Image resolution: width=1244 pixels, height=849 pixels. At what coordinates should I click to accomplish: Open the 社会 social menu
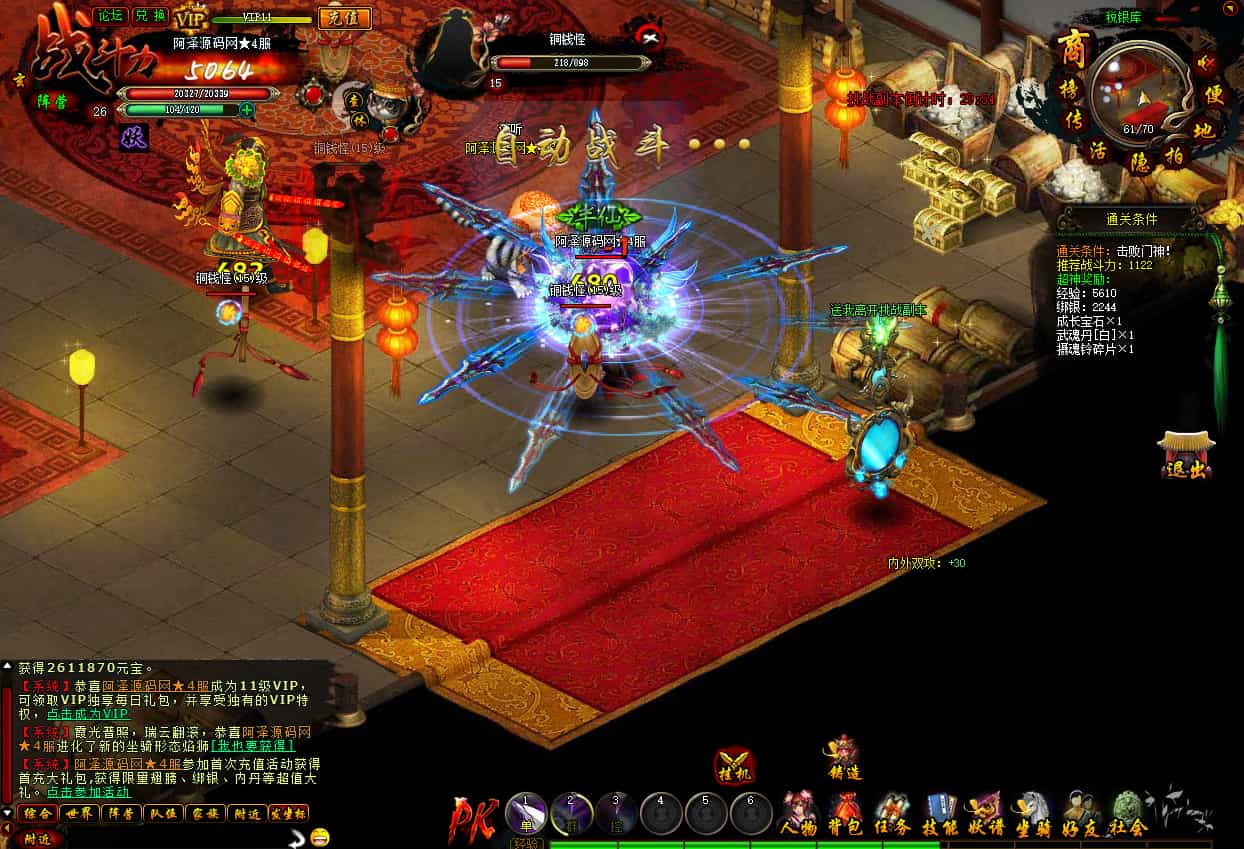1128,814
